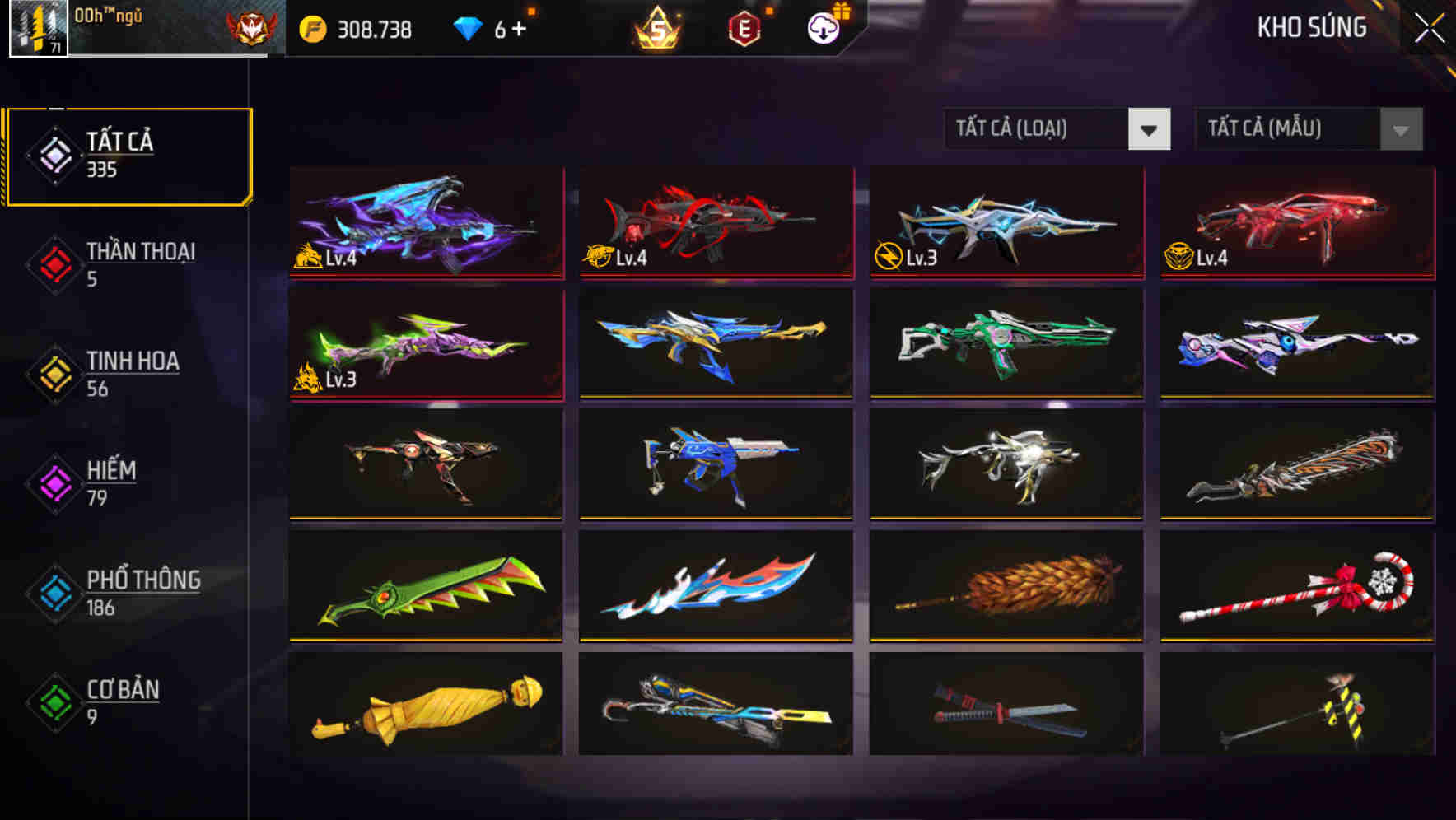1456x820 pixels.
Task: Click the blue diamond currency icon
Action: (x=468, y=27)
